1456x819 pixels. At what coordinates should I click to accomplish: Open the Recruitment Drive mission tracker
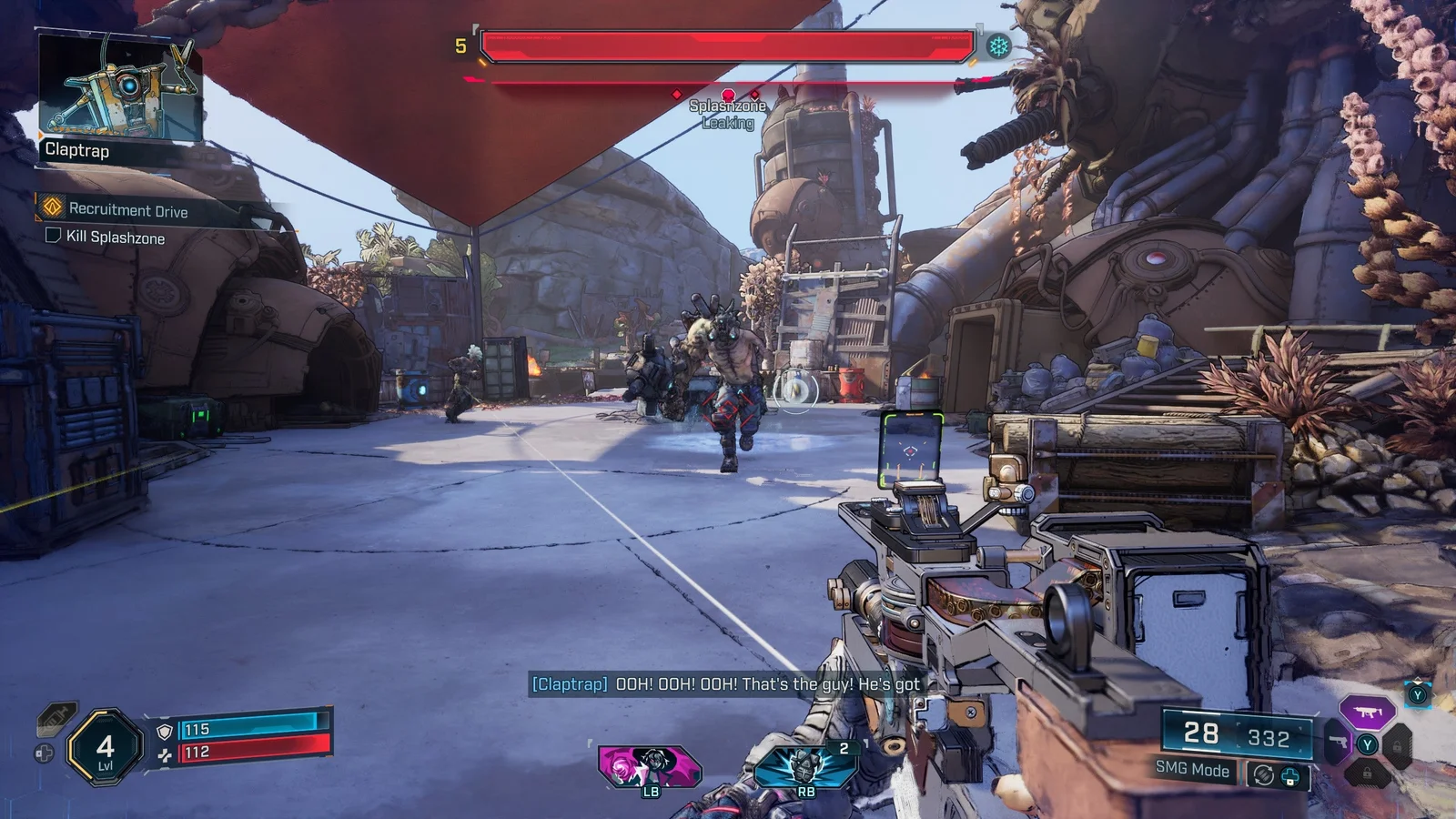click(x=127, y=210)
